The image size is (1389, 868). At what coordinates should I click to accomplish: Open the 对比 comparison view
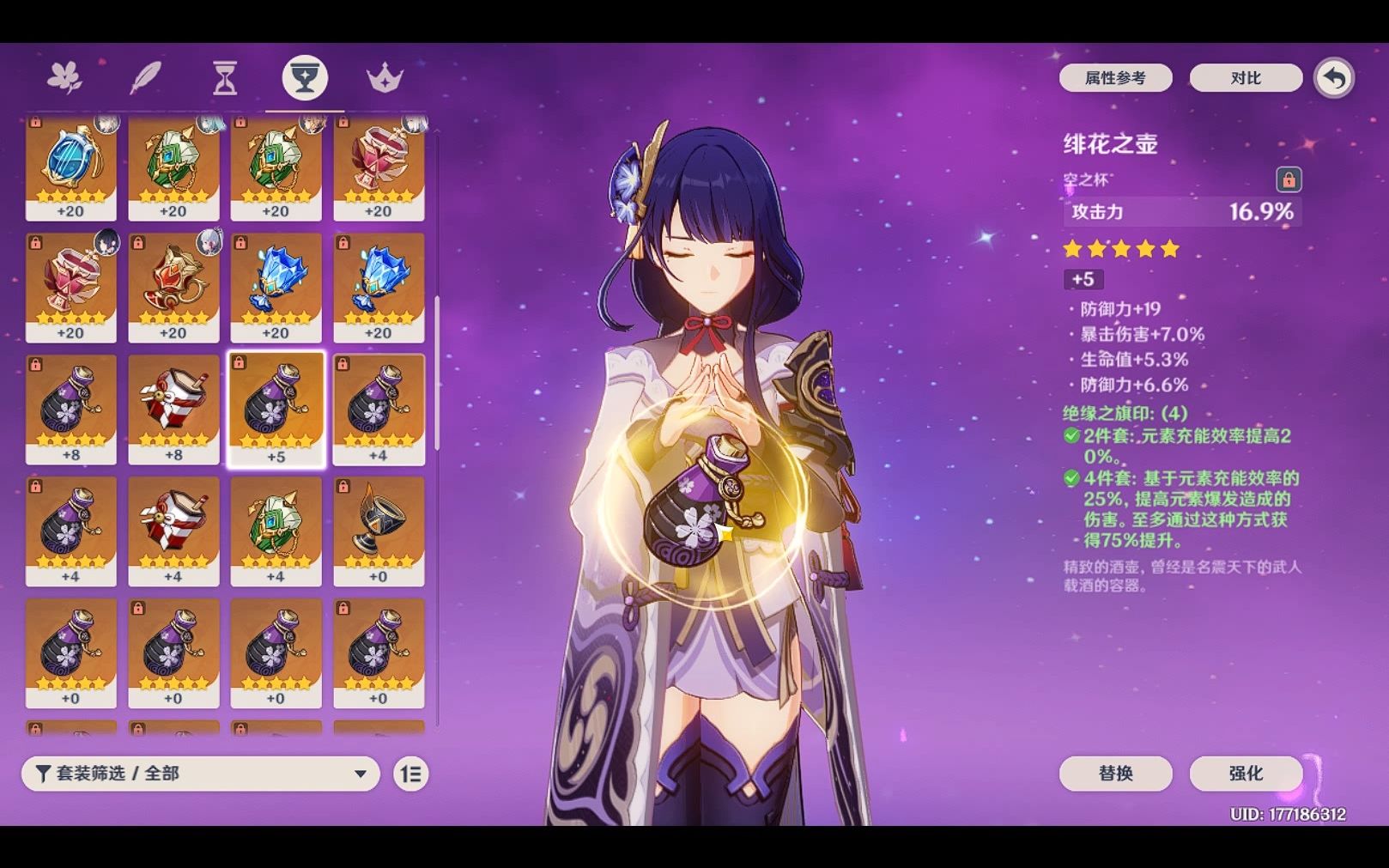pyautogui.click(x=1245, y=77)
